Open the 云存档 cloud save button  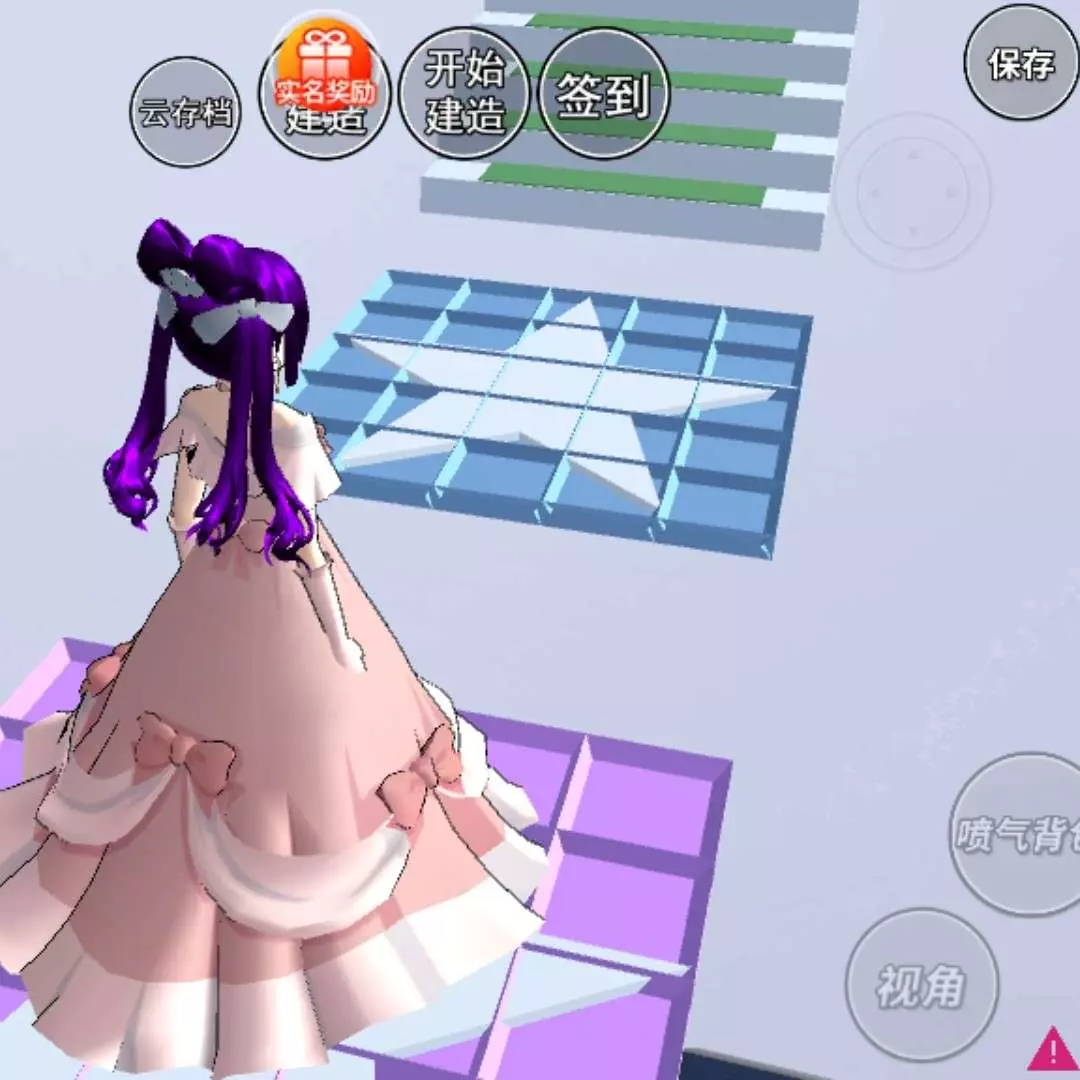[186, 112]
